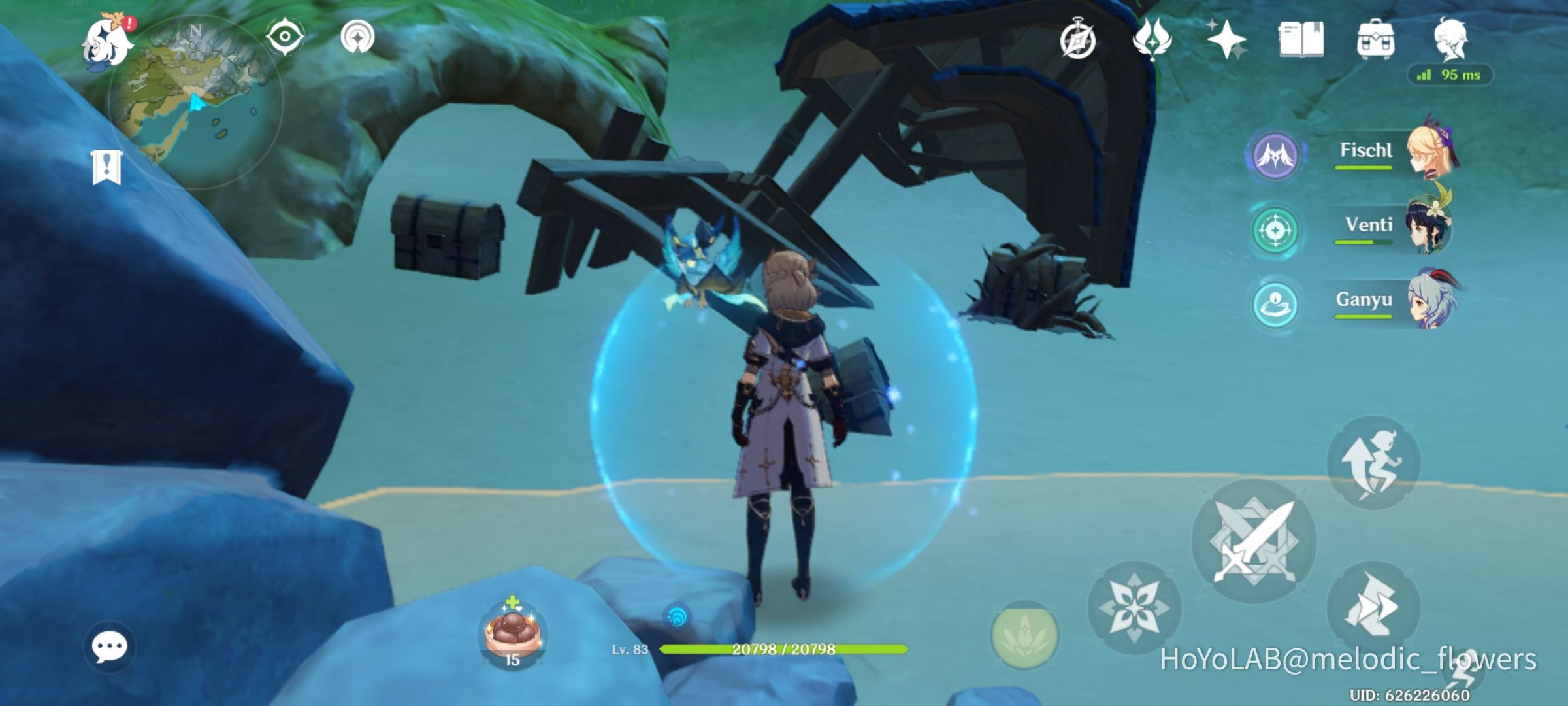Viewport: 1568px width, 706px height.
Task: Open the glowing wings Battle Pass icon
Action: [1154, 41]
